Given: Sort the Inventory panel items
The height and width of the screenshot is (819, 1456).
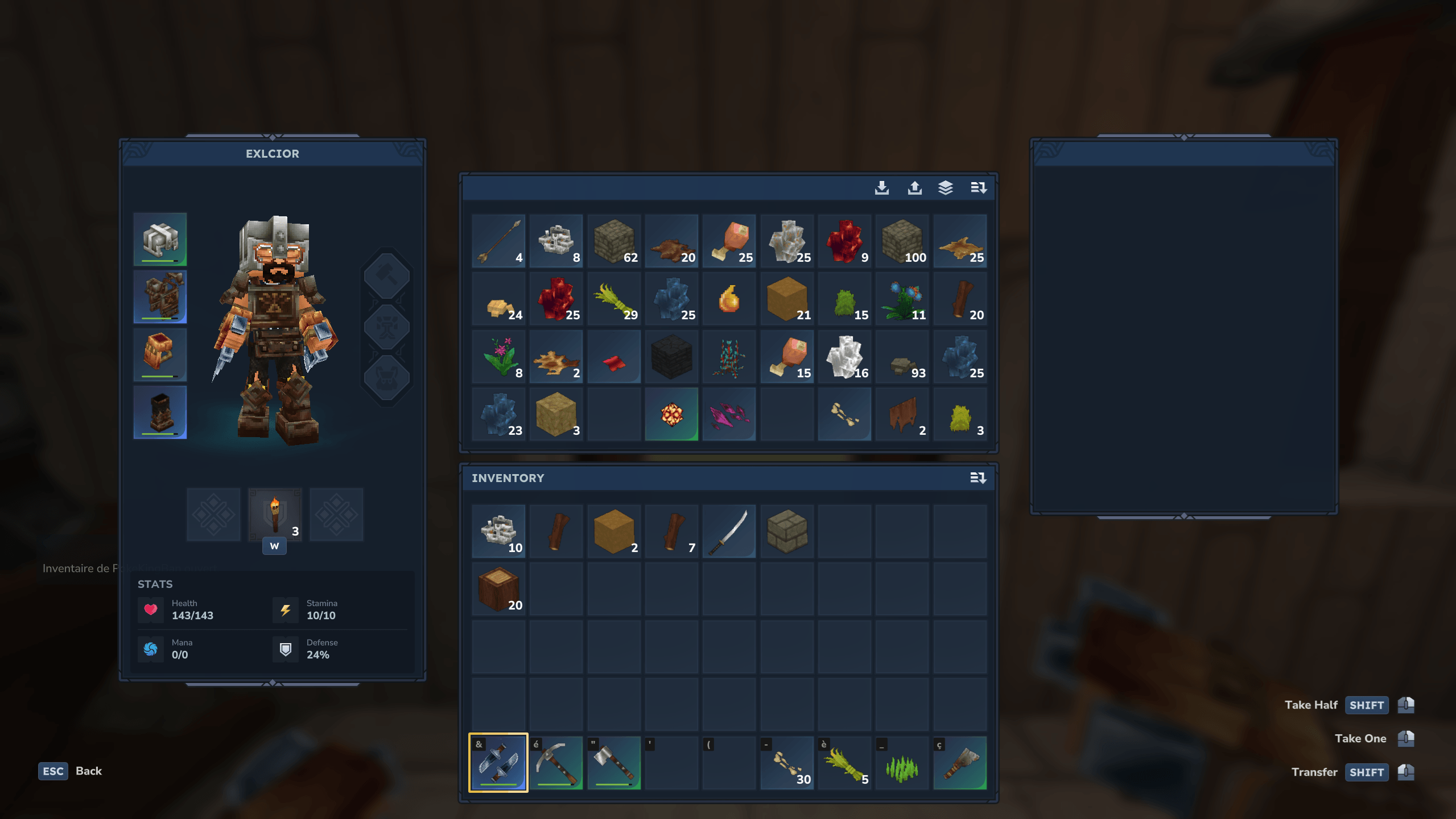Looking at the screenshot, I should click(977, 478).
